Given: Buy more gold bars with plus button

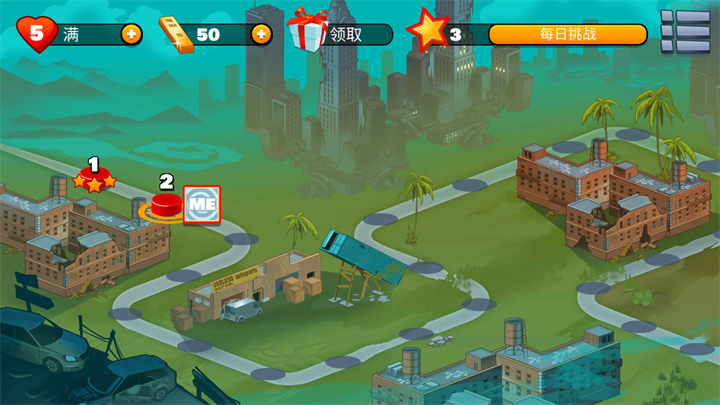Looking at the screenshot, I should [x=261, y=34].
